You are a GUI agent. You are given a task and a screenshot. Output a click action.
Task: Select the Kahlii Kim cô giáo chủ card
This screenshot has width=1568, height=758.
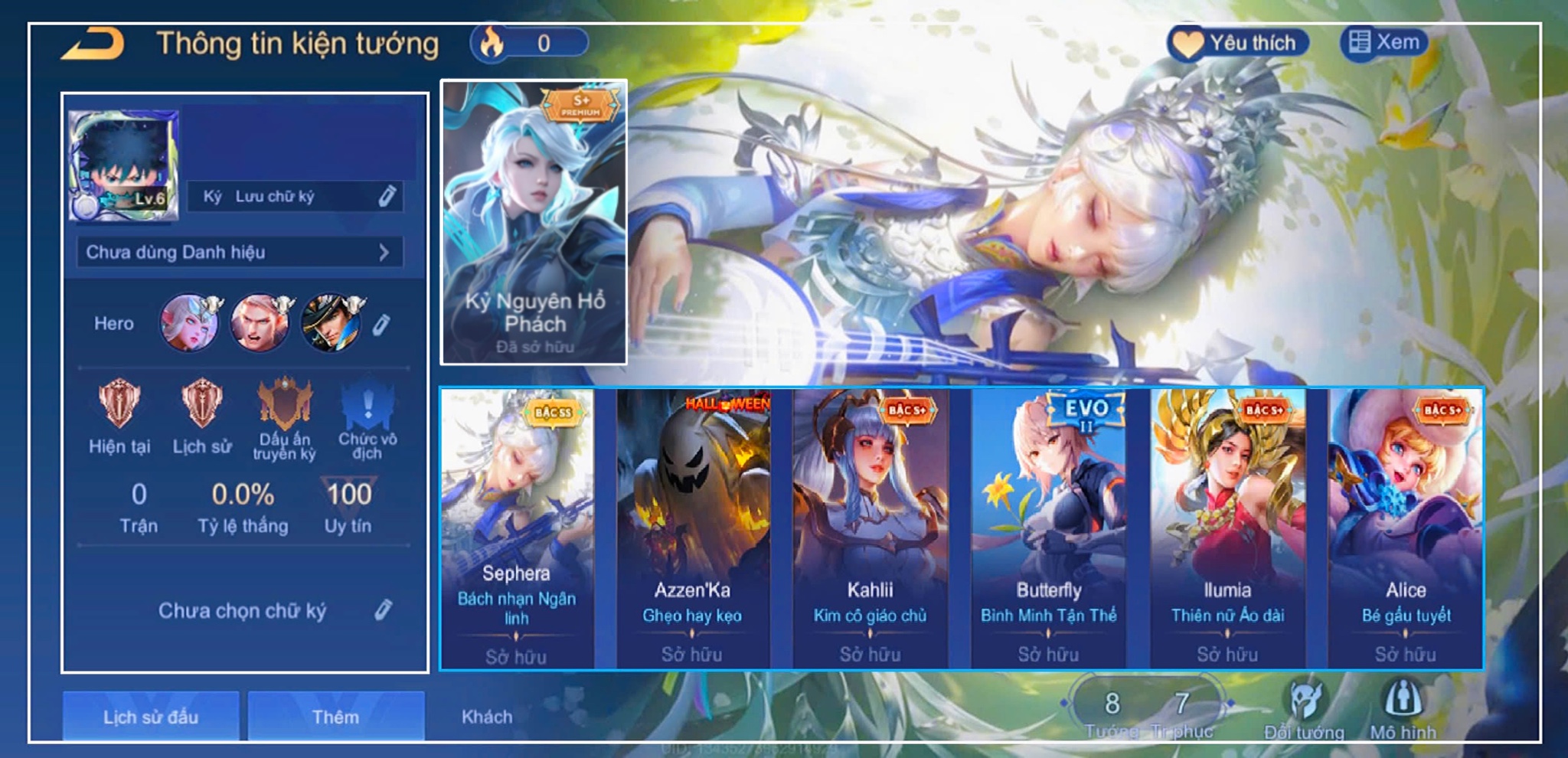click(871, 528)
